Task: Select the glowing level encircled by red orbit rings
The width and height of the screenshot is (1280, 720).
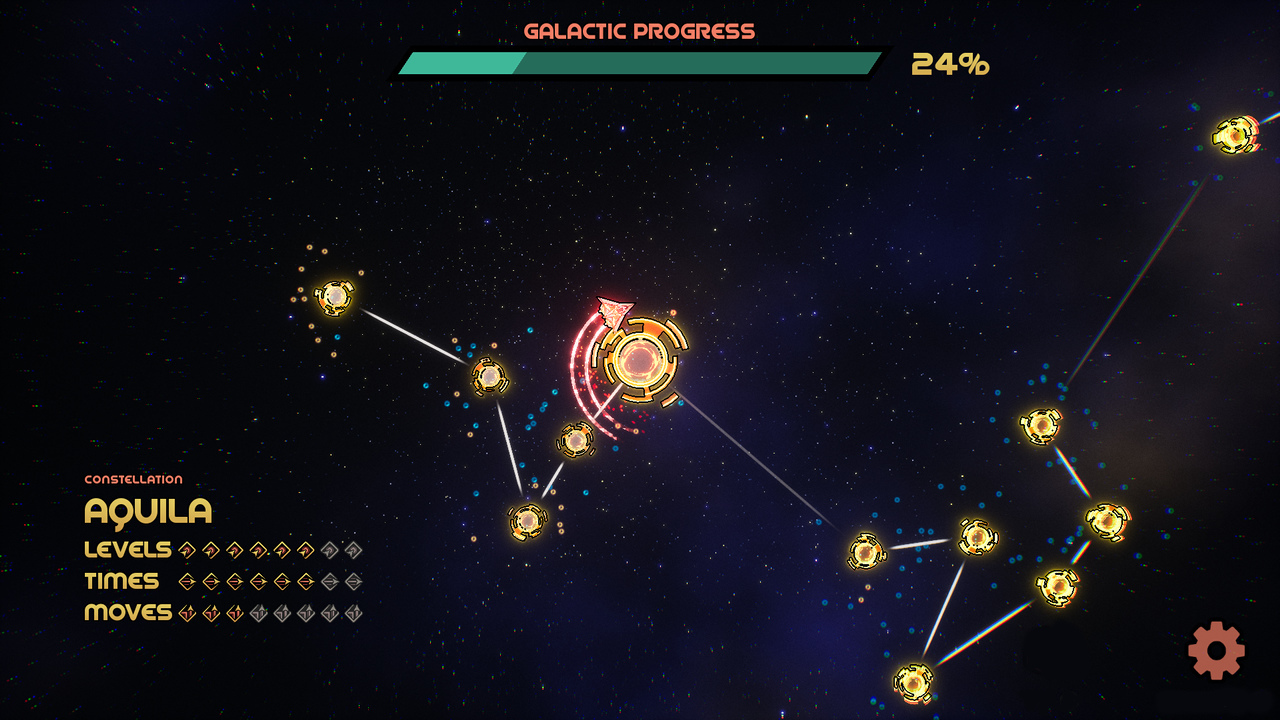Action: [x=640, y=360]
